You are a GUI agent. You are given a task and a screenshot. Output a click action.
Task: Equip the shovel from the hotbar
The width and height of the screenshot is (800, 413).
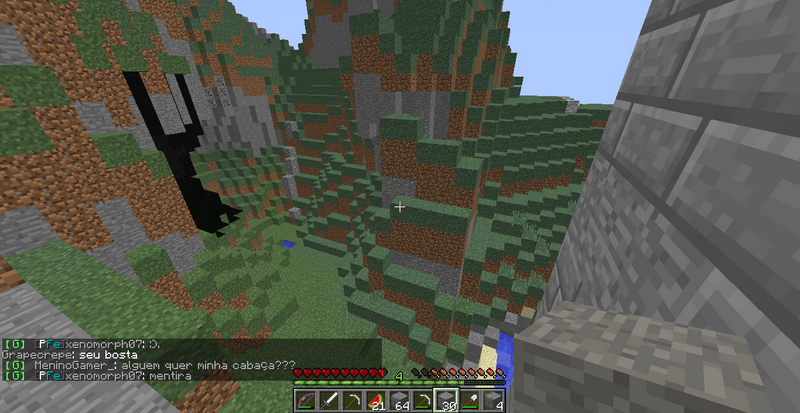pos(472,401)
